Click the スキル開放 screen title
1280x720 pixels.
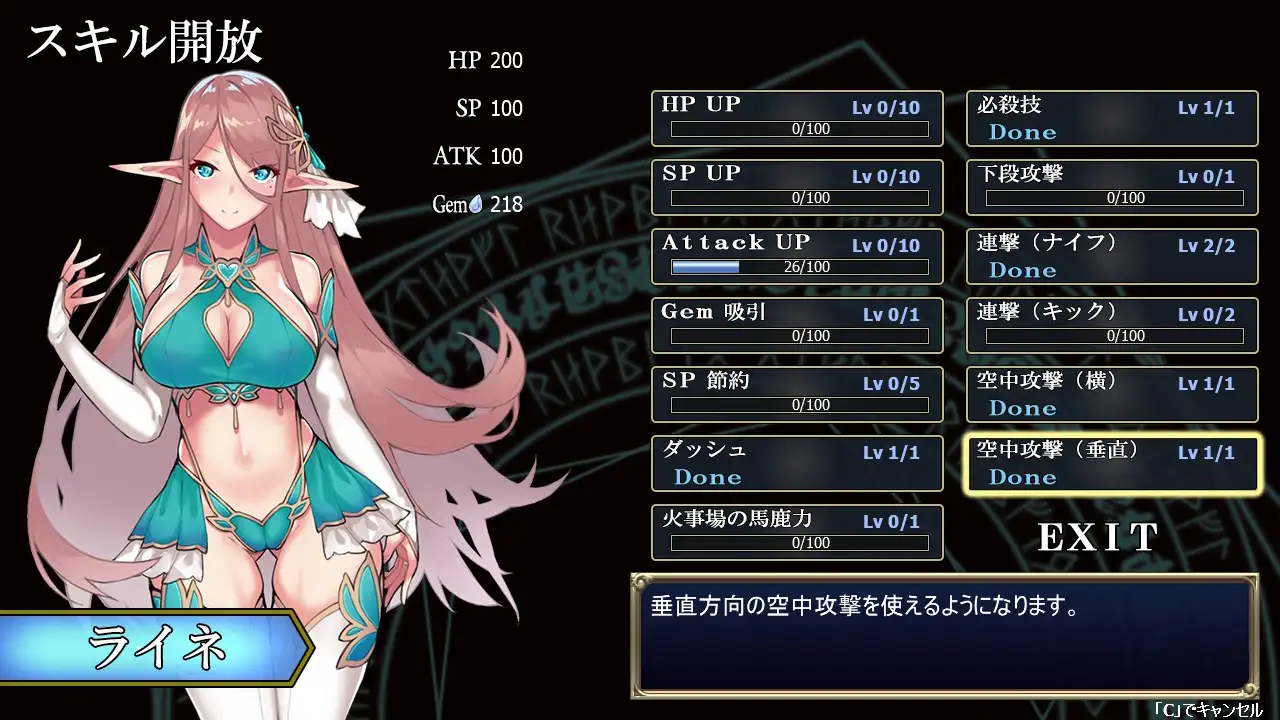pos(146,42)
